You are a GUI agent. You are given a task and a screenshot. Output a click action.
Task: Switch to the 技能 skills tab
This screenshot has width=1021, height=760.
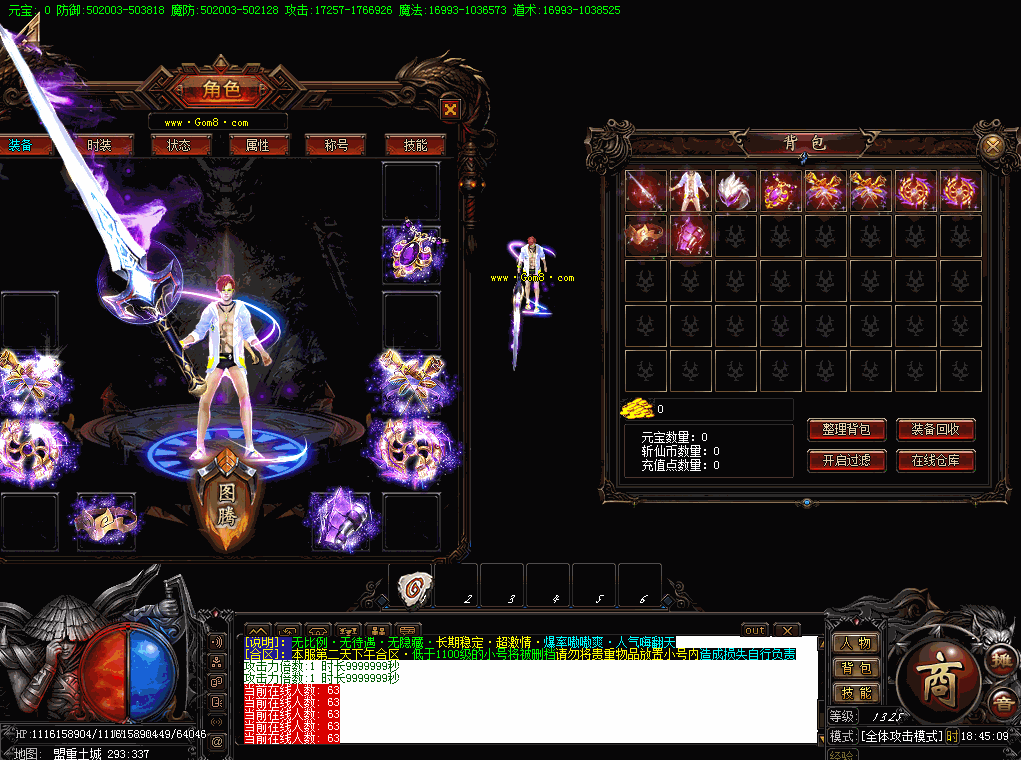point(415,145)
